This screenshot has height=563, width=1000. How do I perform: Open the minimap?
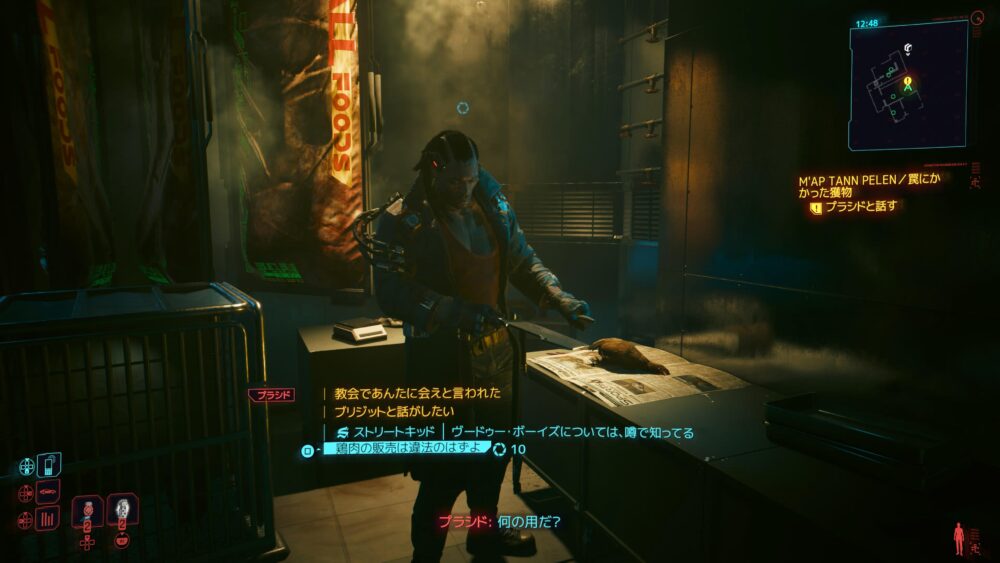908,84
